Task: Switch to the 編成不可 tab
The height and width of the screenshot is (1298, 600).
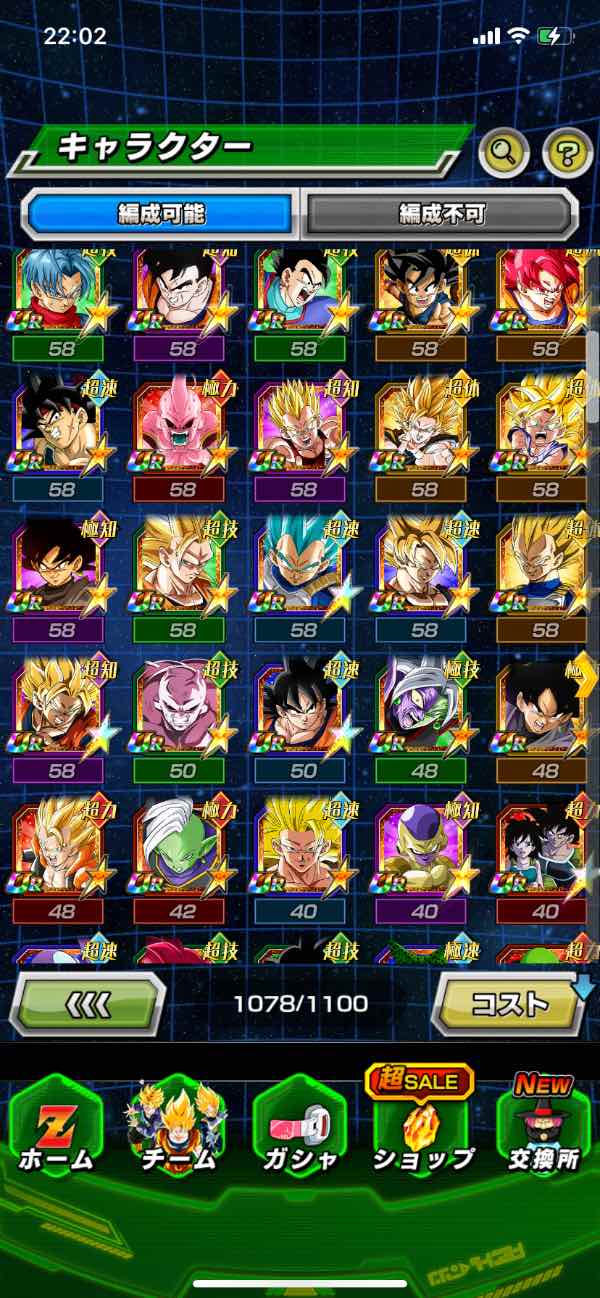Action: 441,213
